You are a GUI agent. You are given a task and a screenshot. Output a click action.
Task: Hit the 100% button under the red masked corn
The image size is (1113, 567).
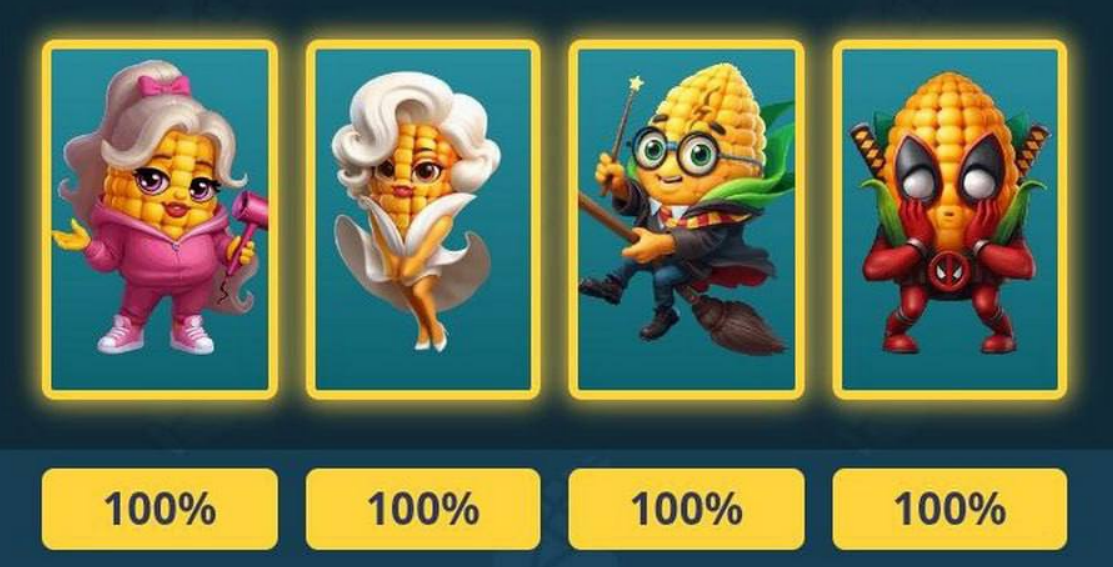[x=949, y=509]
